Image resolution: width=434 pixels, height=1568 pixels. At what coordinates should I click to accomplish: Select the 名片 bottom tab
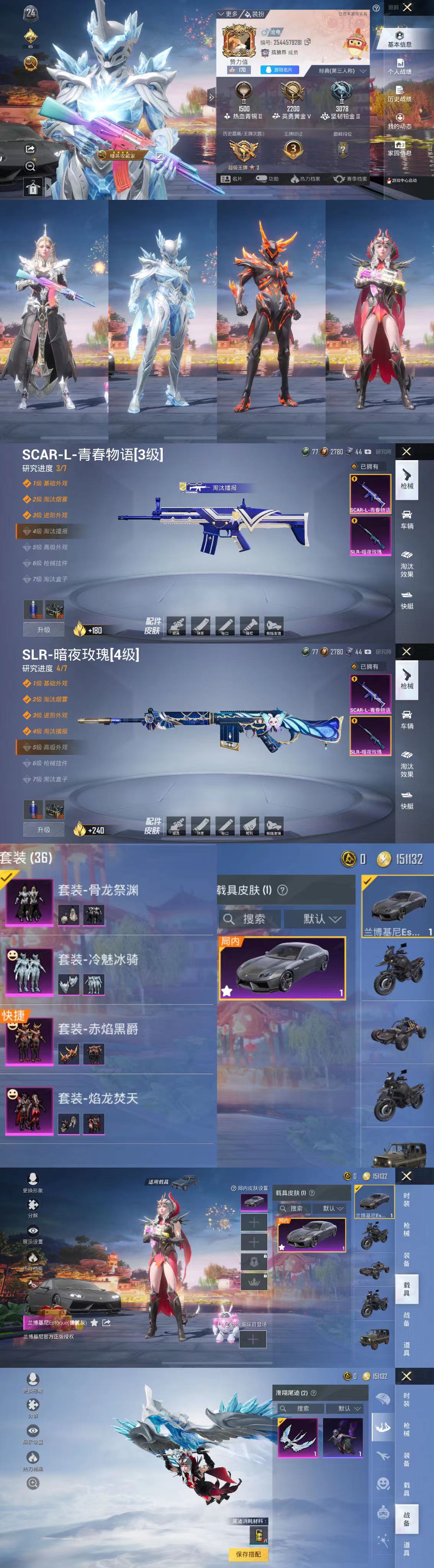232,179
